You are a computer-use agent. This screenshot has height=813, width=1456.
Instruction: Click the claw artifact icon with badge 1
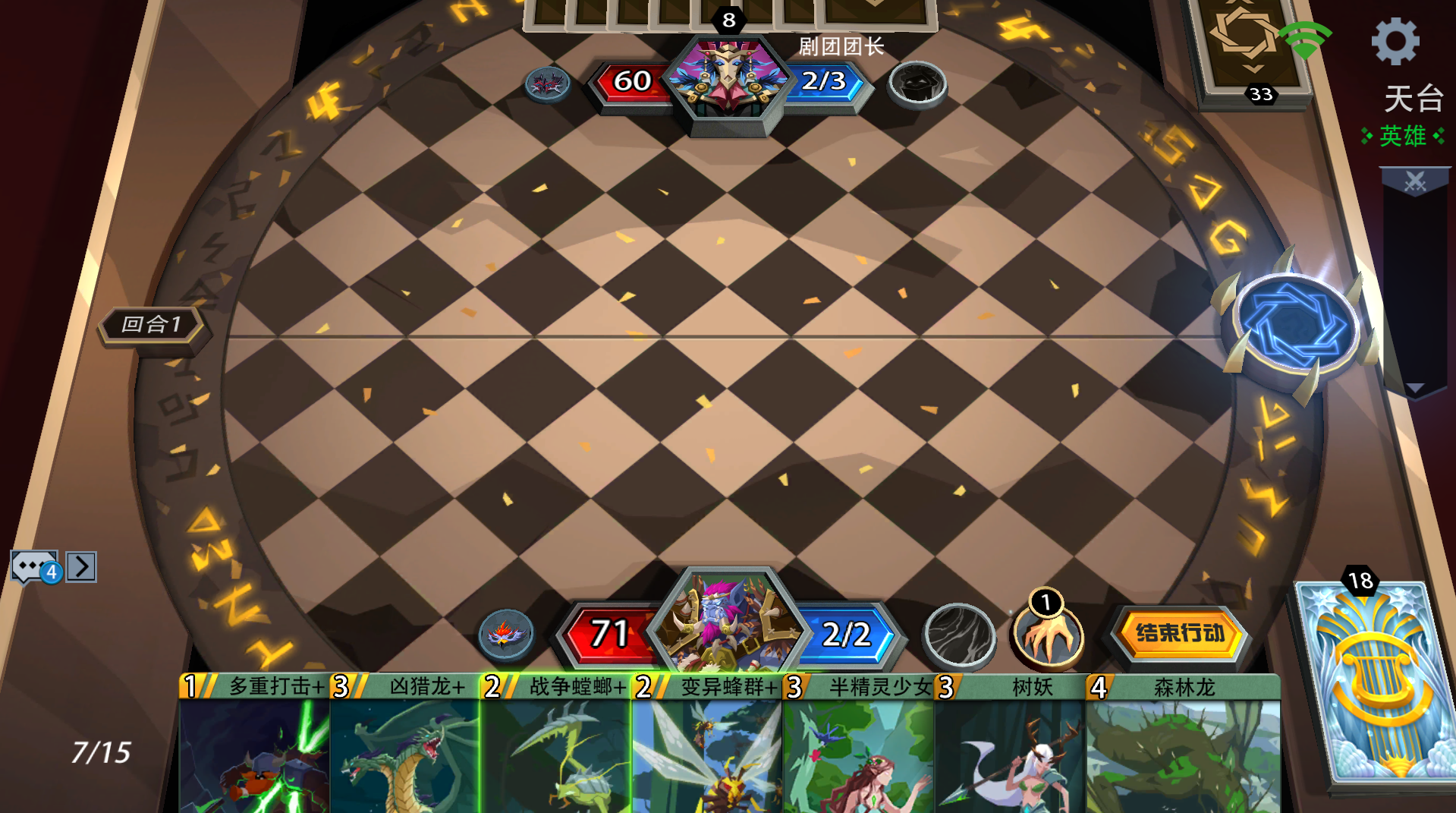1048,636
